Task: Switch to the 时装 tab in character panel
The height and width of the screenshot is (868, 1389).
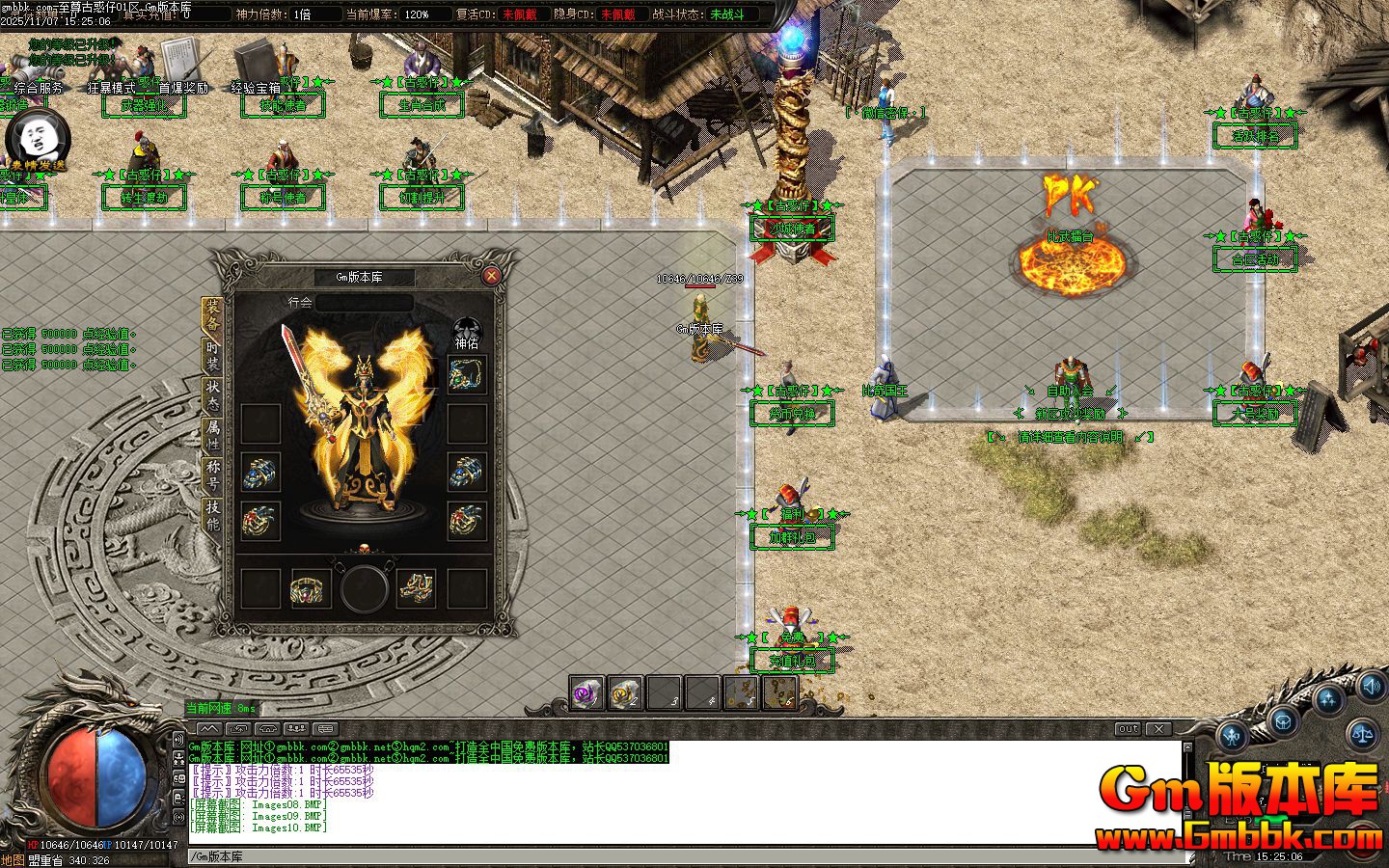Action: pos(212,357)
